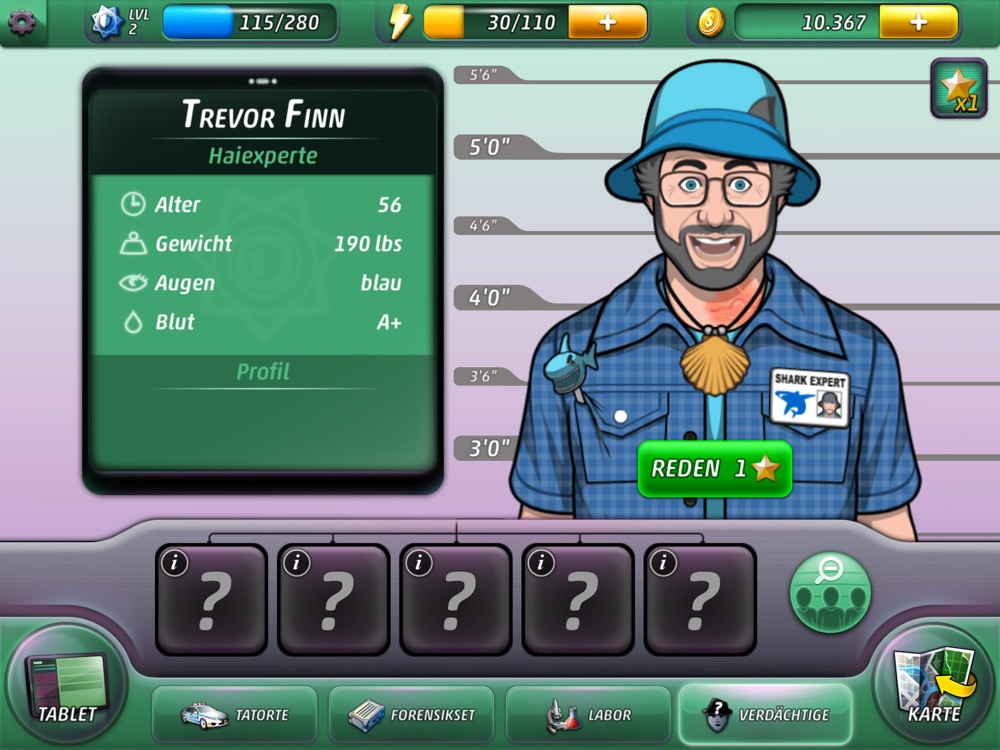Buy more coins with plus button
The width and height of the screenshot is (1000, 750).
(918, 22)
